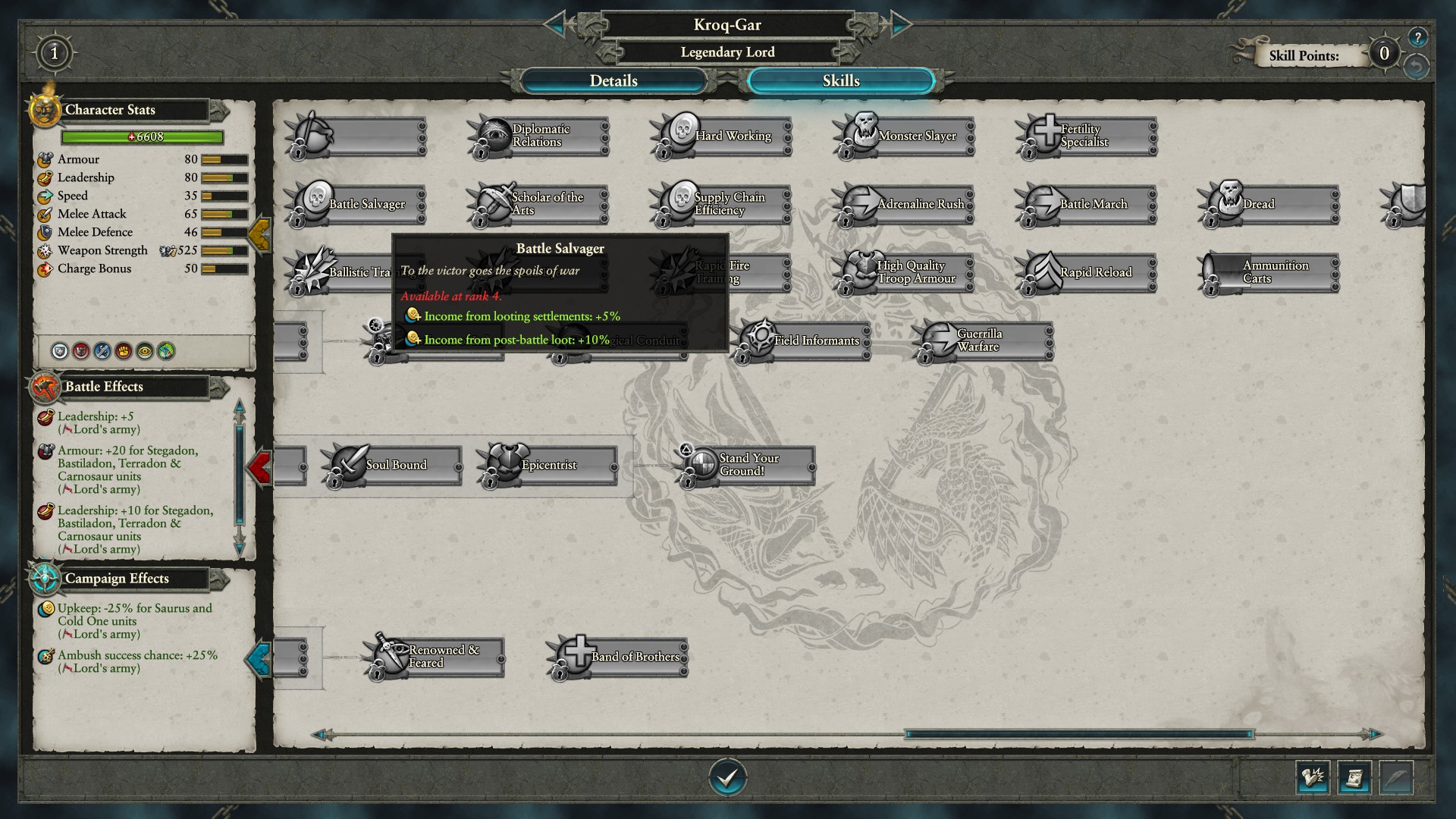
Task: Select the Stand Your Ground! skill
Action: click(x=747, y=466)
